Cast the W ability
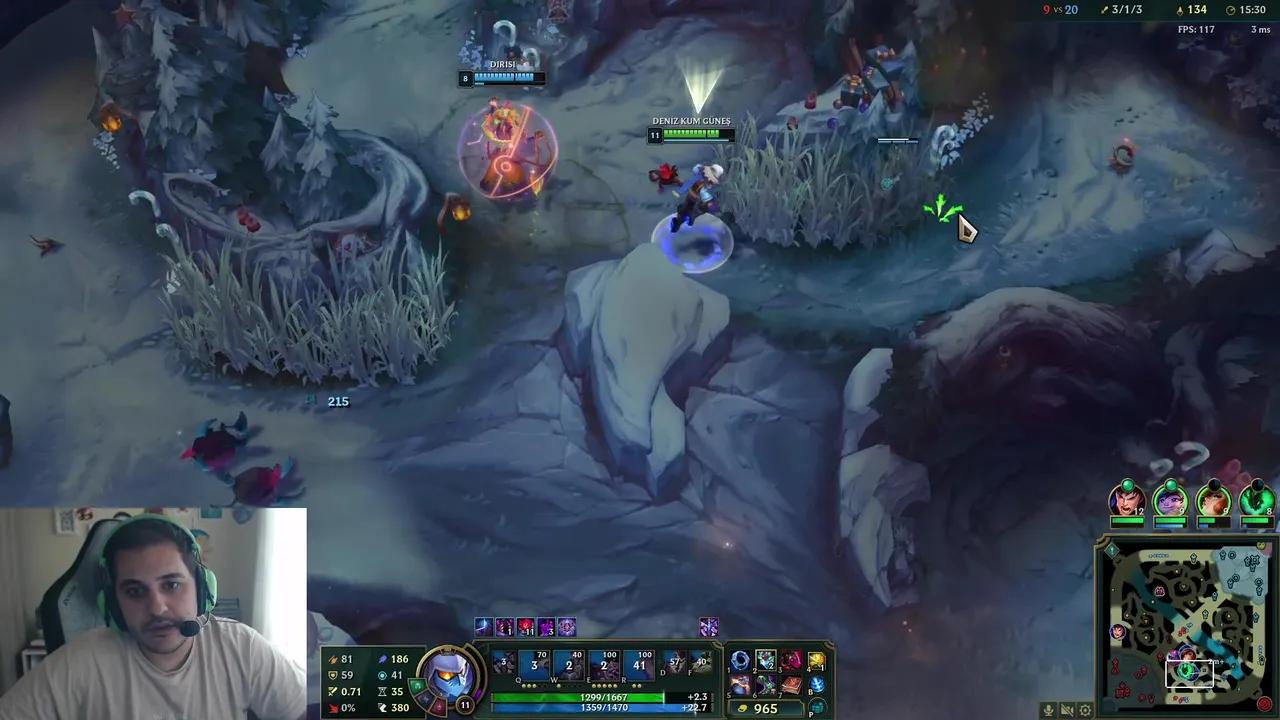 pos(568,663)
